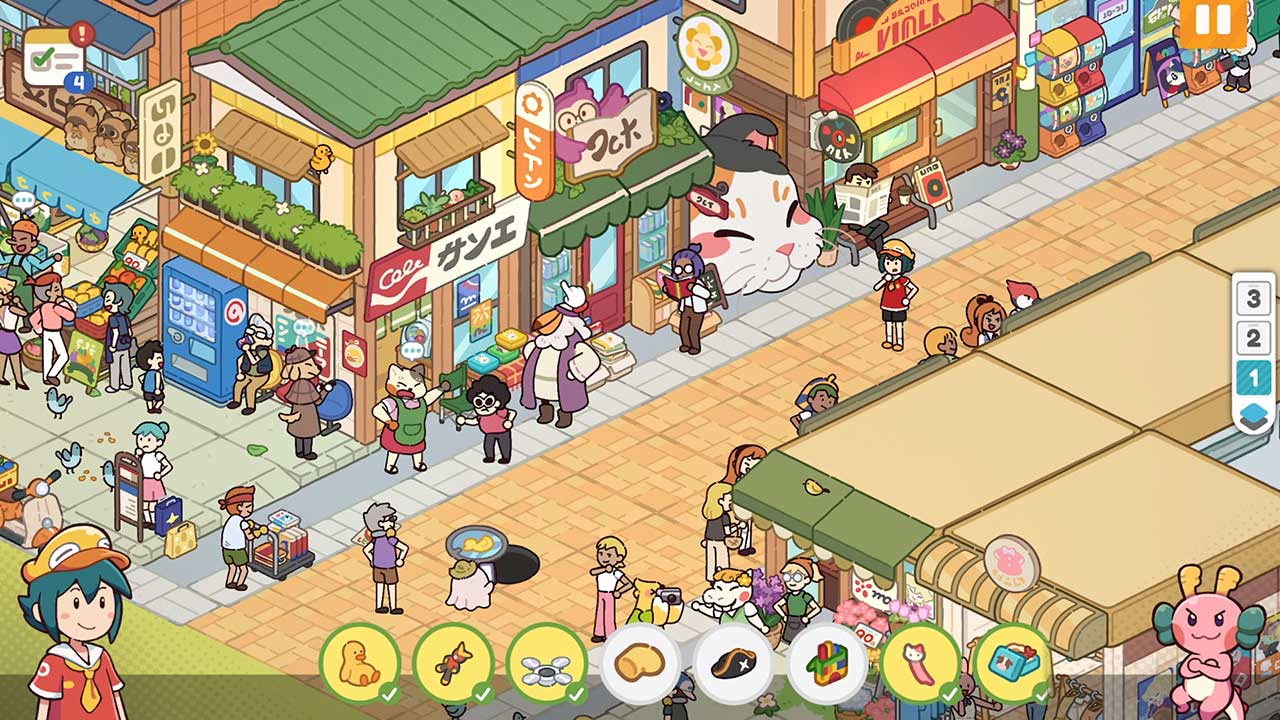This screenshot has width=1280, height=720.
Task: Pause the game with the orange button
Action: pyautogui.click(x=1213, y=22)
